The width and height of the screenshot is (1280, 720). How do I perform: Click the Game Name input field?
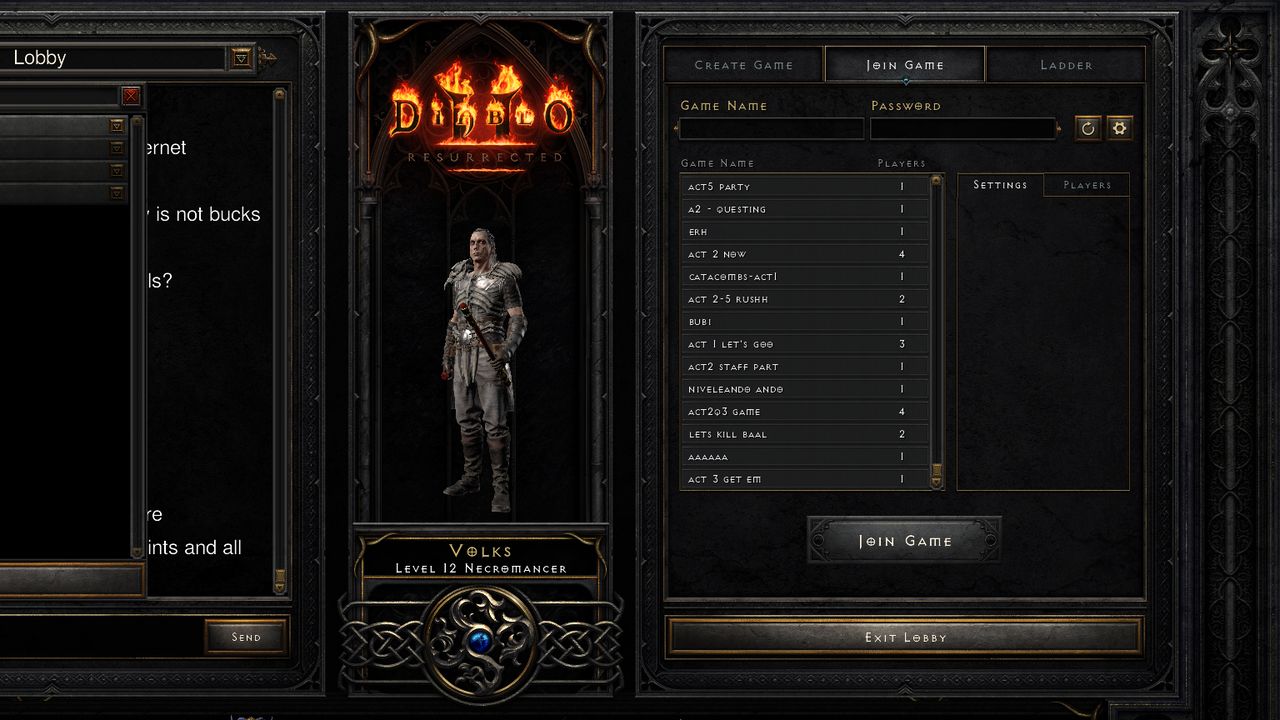tap(772, 128)
